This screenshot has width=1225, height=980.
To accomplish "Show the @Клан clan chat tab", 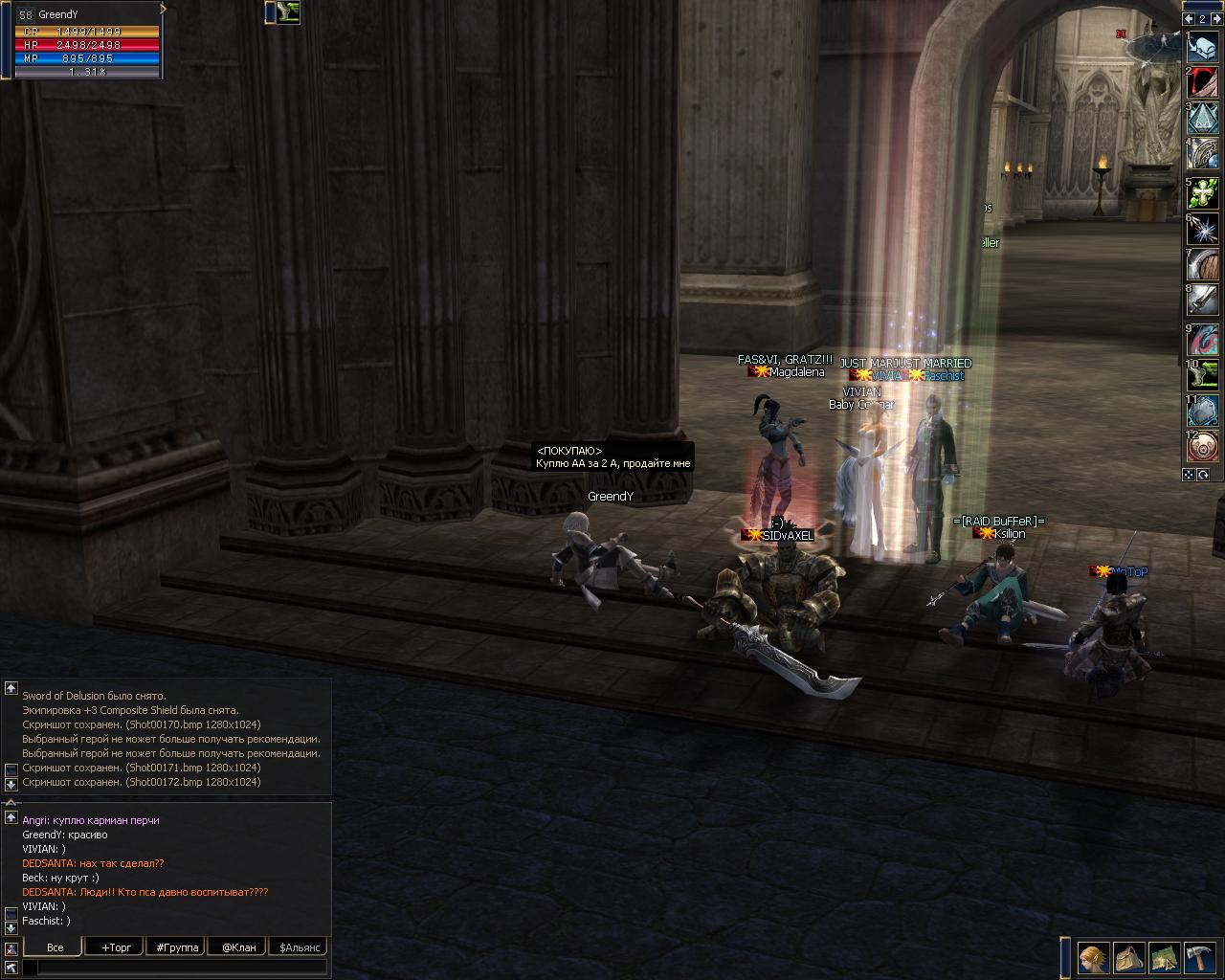I will click(x=238, y=947).
